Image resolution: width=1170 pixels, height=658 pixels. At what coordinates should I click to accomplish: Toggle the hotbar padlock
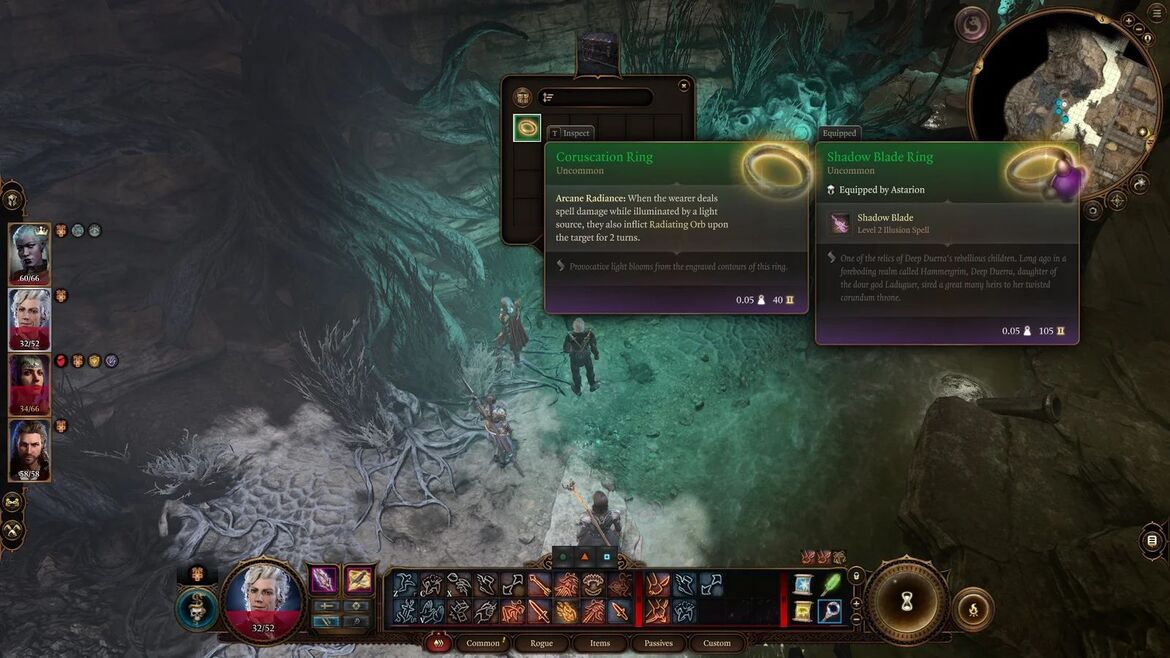855,576
